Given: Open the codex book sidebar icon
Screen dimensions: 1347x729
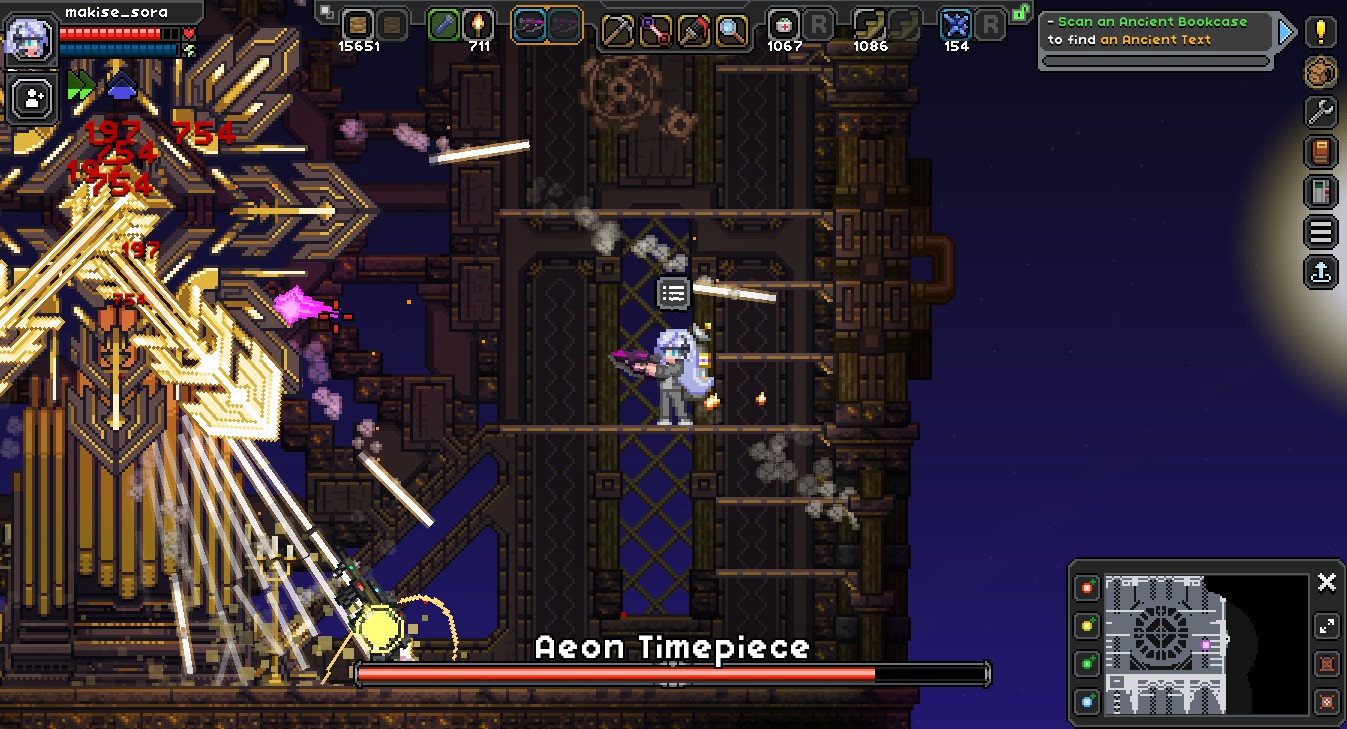Looking at the screenshot, I should point(1320,192).
